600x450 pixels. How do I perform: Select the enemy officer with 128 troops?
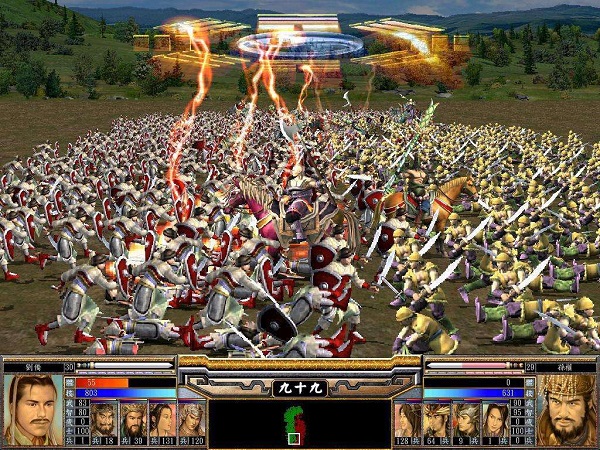(408, 419)
